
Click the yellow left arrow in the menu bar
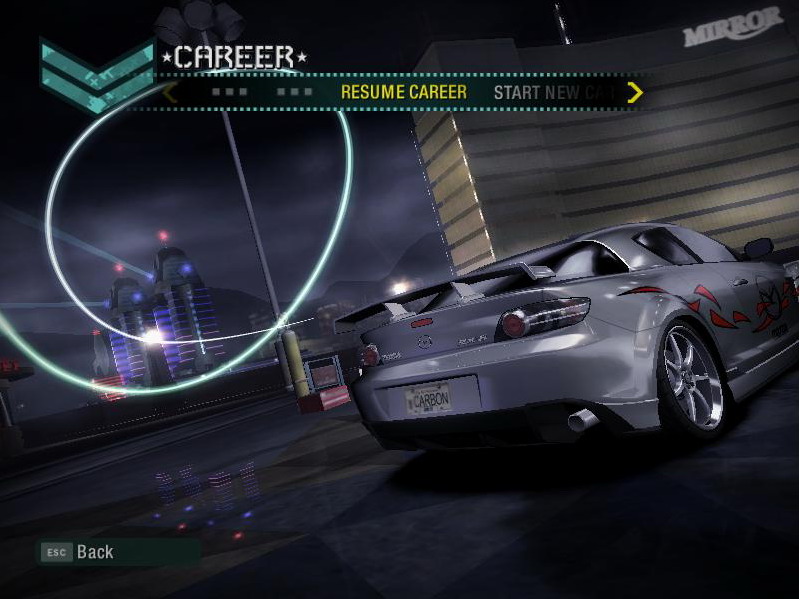pyautogui.click(x=170, y=92)
